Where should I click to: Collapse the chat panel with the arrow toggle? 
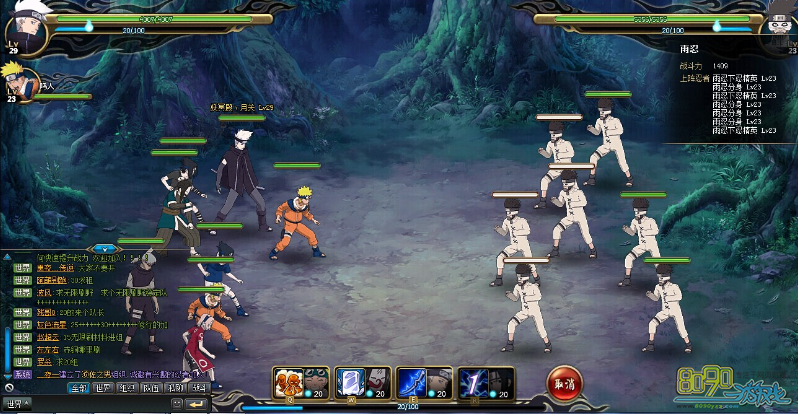[104, 246]
